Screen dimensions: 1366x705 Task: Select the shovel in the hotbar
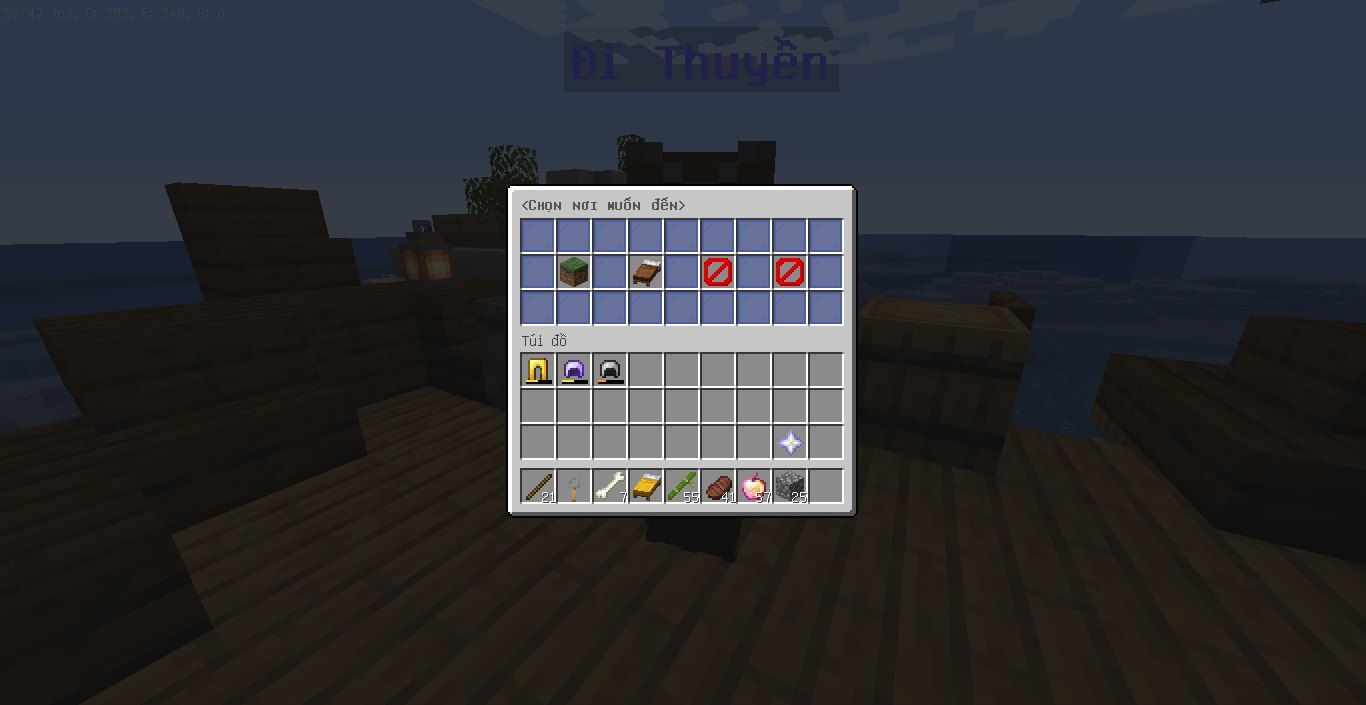tap(574, 487)
